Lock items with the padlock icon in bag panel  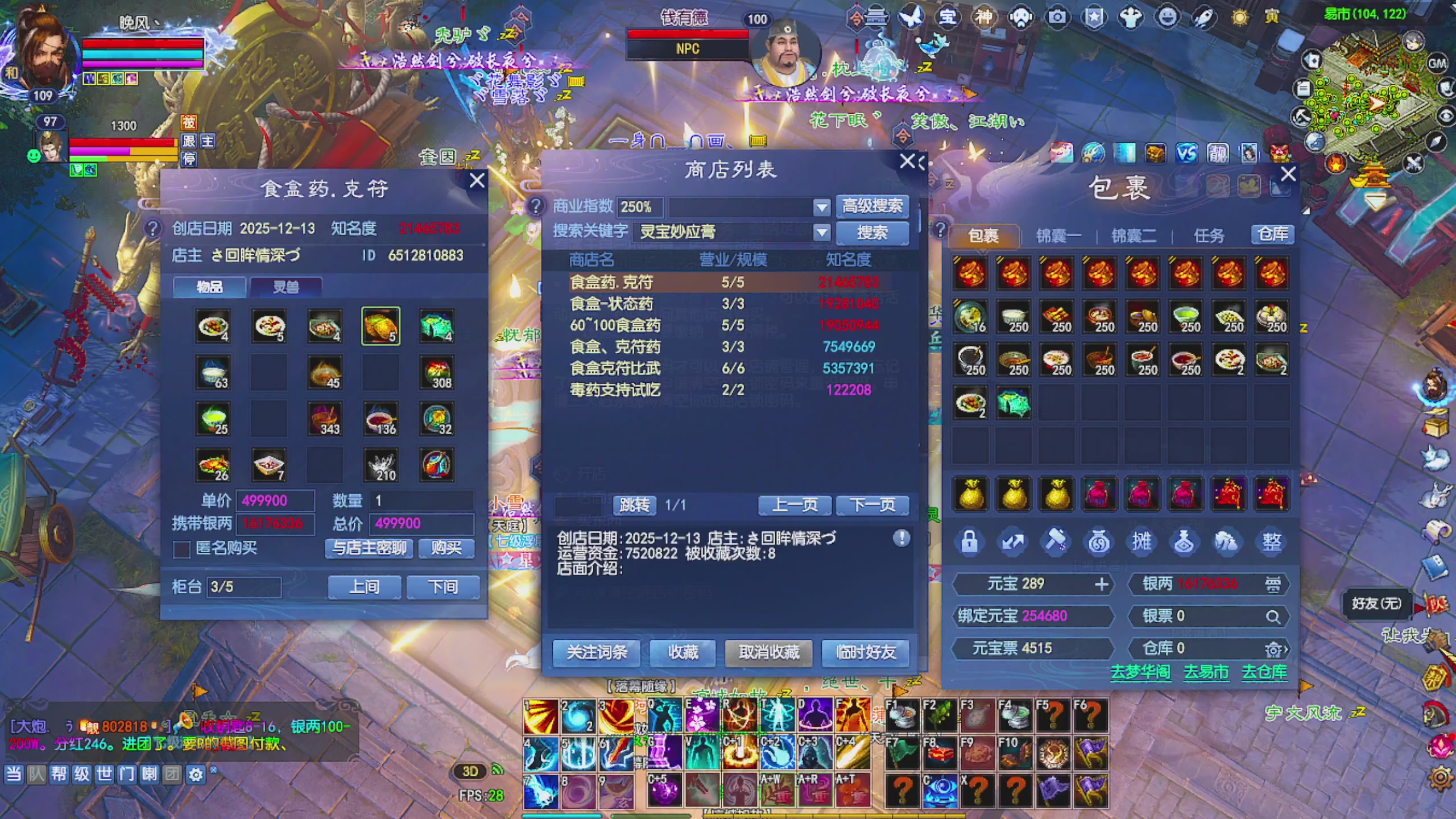tap(970, 541)
